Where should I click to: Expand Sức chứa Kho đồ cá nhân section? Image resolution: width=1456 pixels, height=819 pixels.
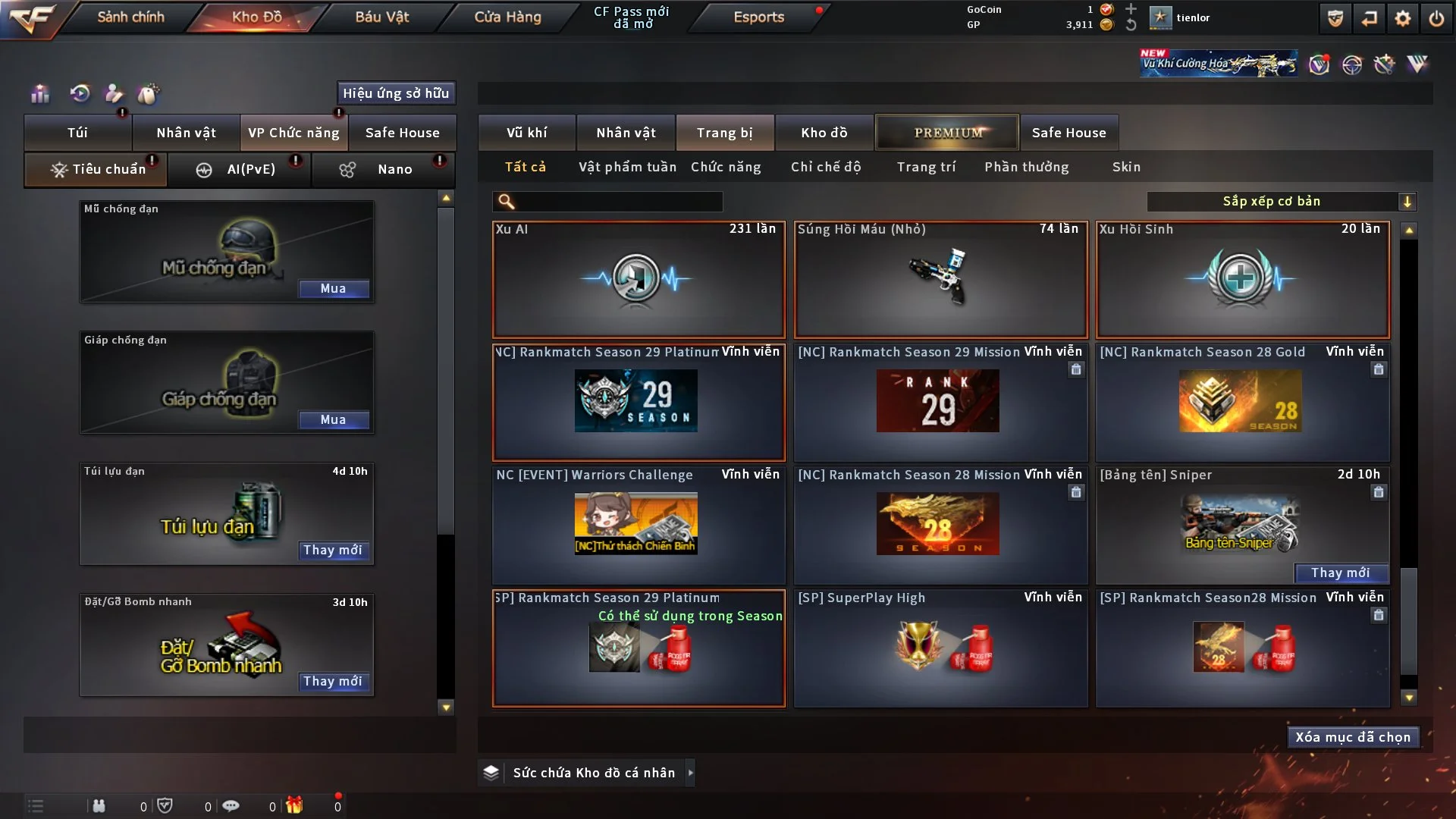[584, 772]
